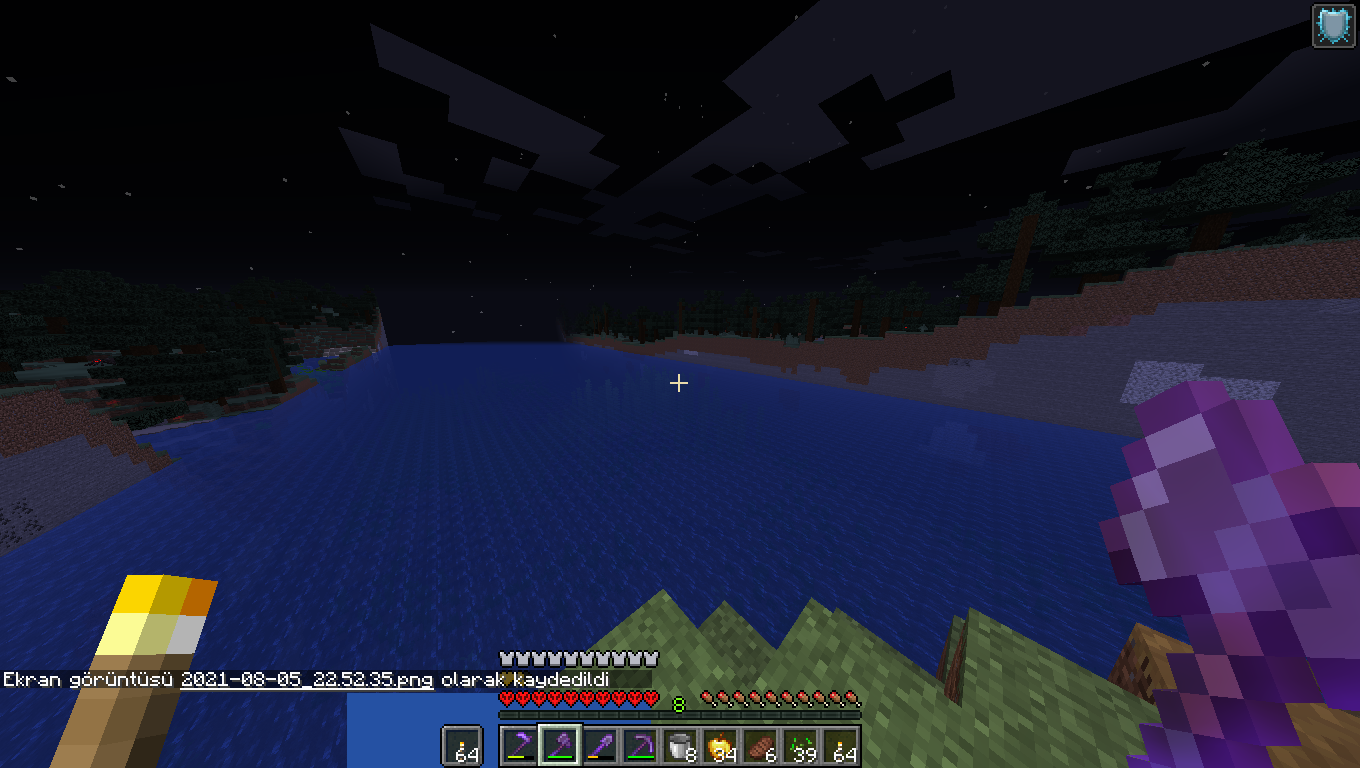Select the green item stack of 39

(800, 746)
